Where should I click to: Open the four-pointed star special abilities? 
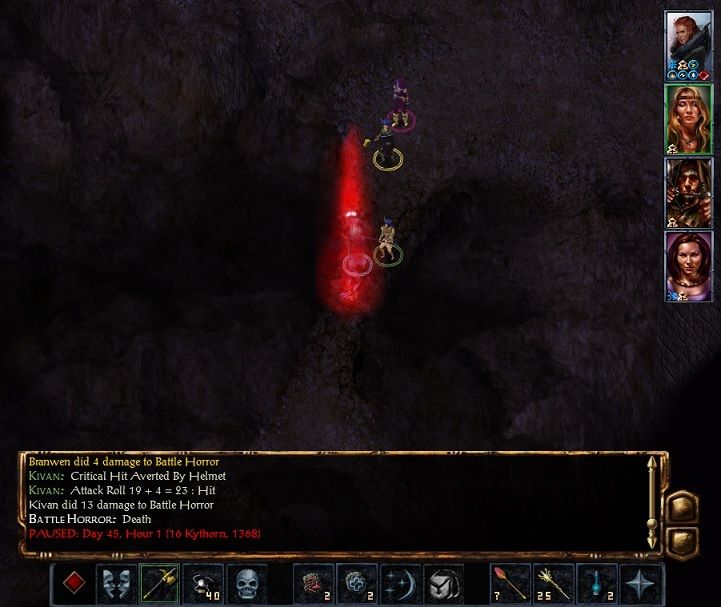click(x=640, y=584)
